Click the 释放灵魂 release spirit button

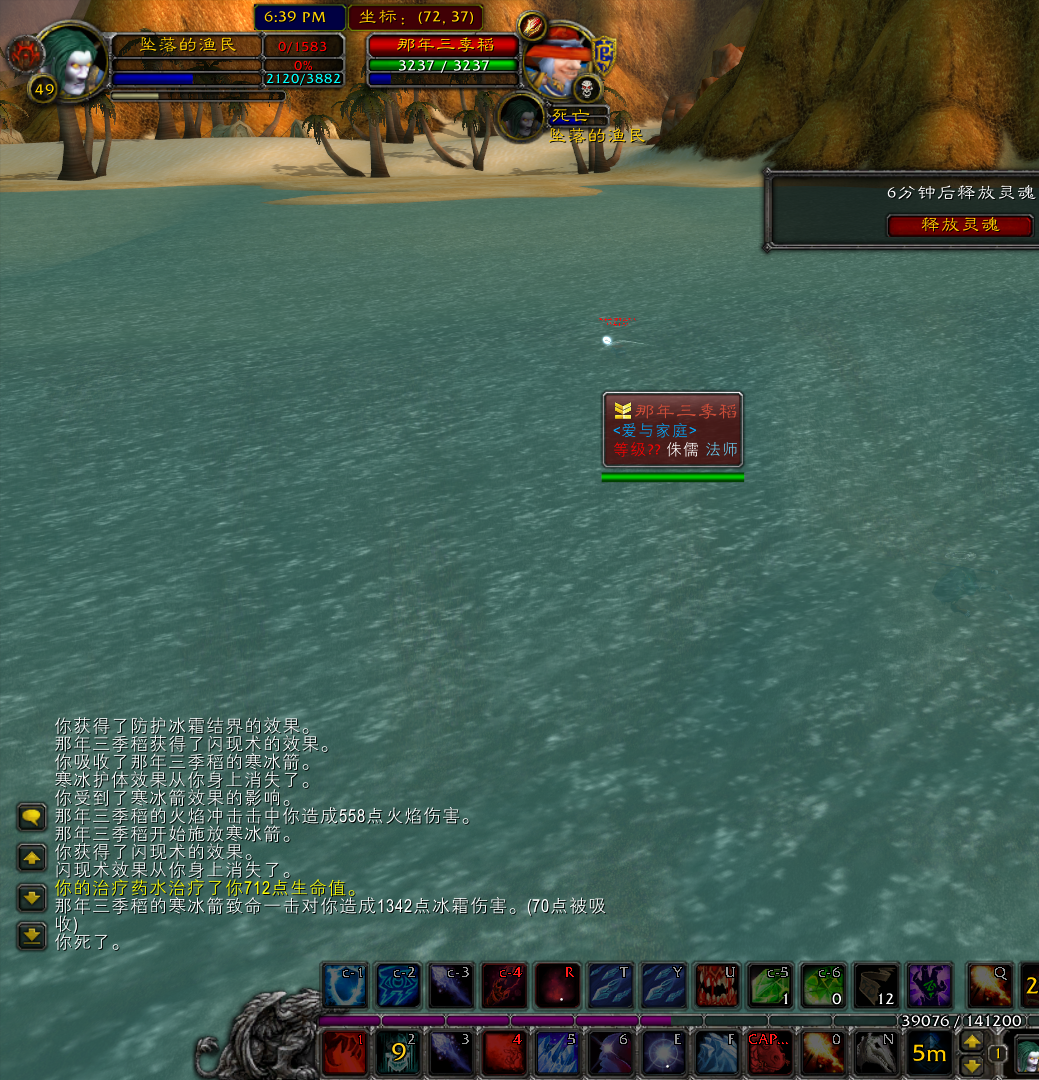point(959,225)
